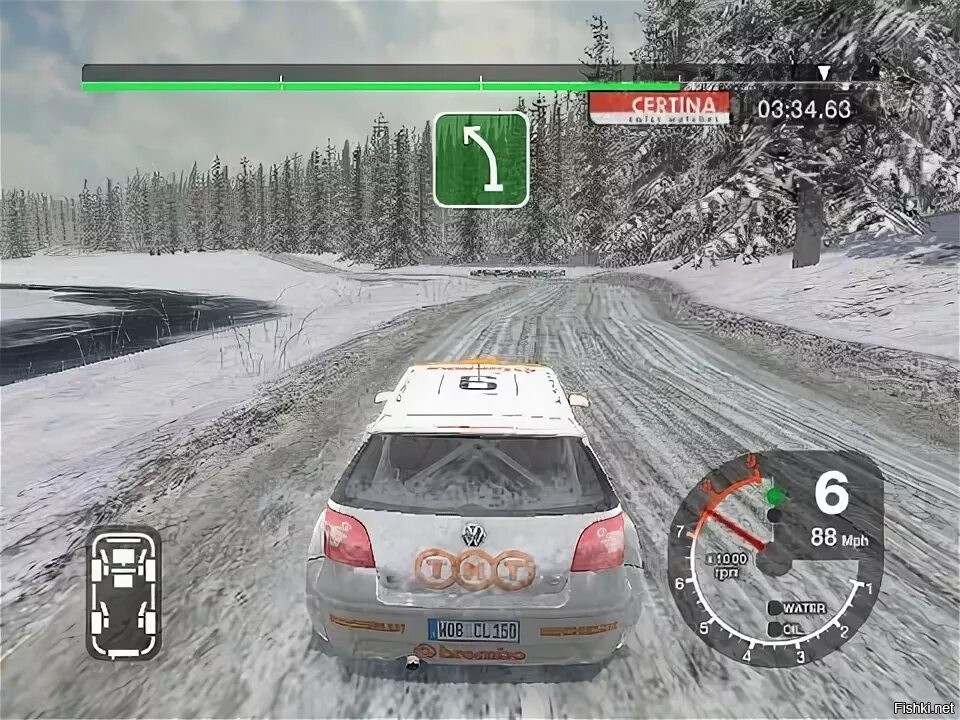960x720 pixels.
Task: Select the WATER warning light
Action: [x=775, y=608]
